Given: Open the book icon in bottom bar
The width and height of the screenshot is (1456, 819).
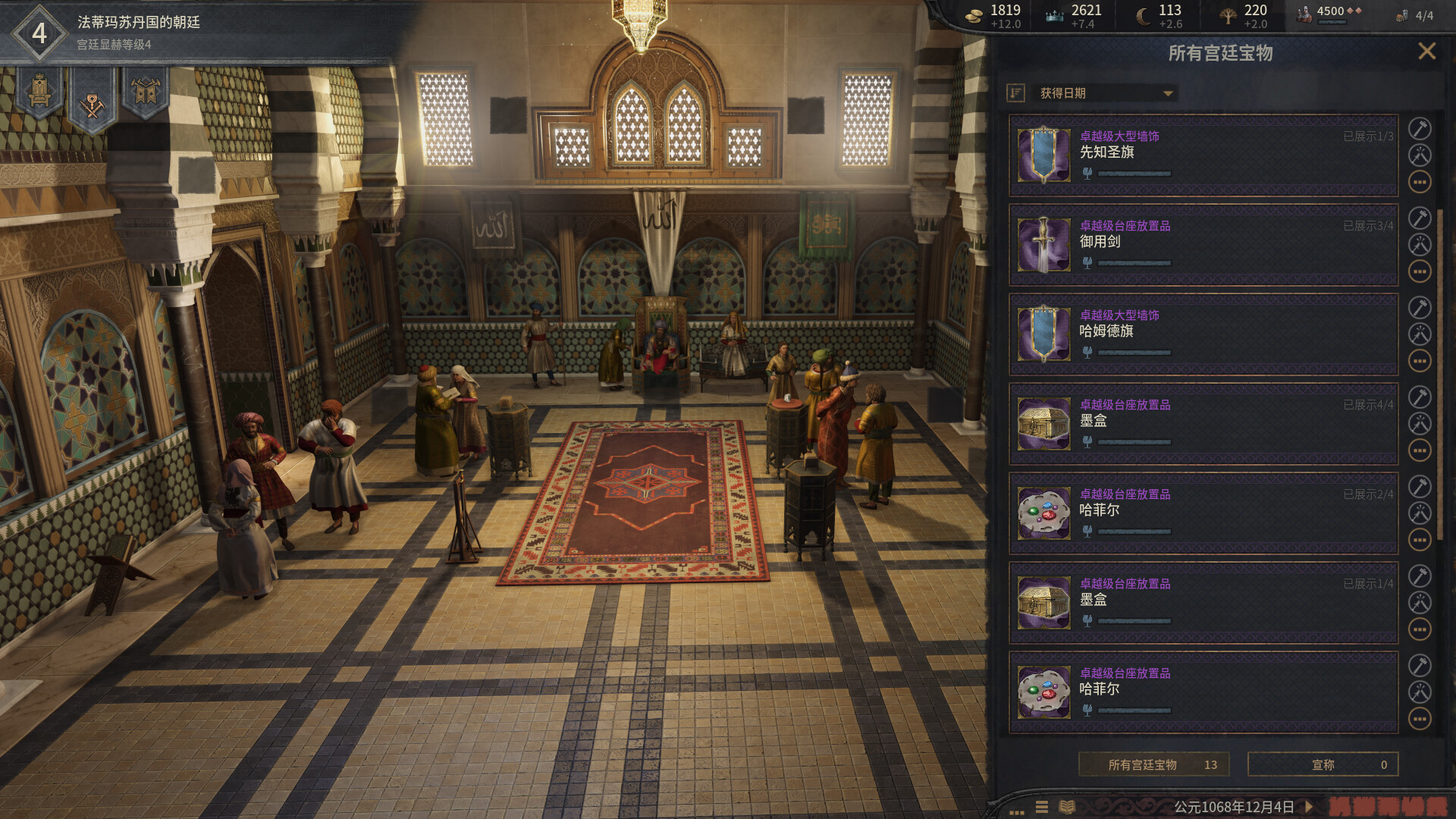Looking at the screenshot, I should point(1067,807).
